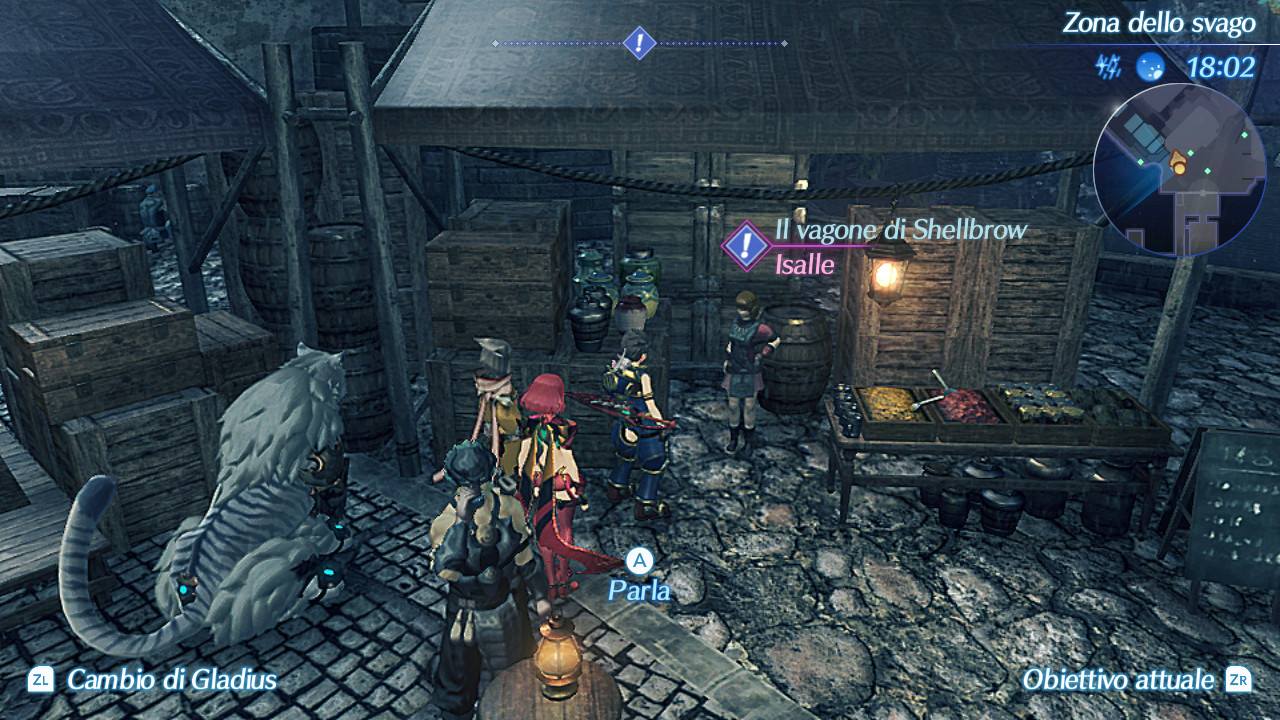Open the circular minimap

[1183, 171]
